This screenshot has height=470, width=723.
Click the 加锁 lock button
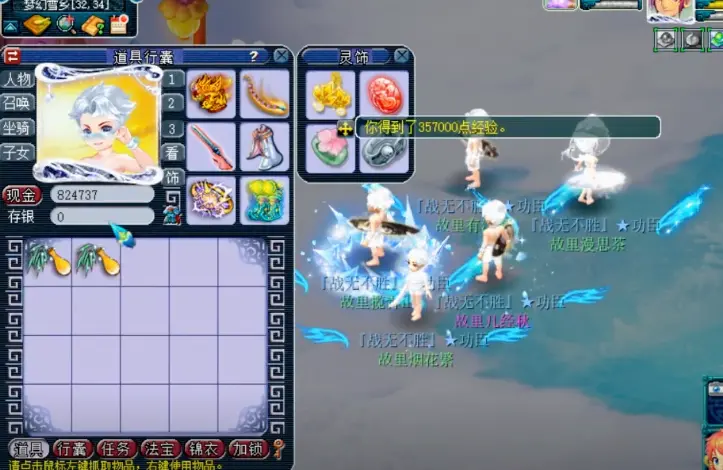[247, 449]
